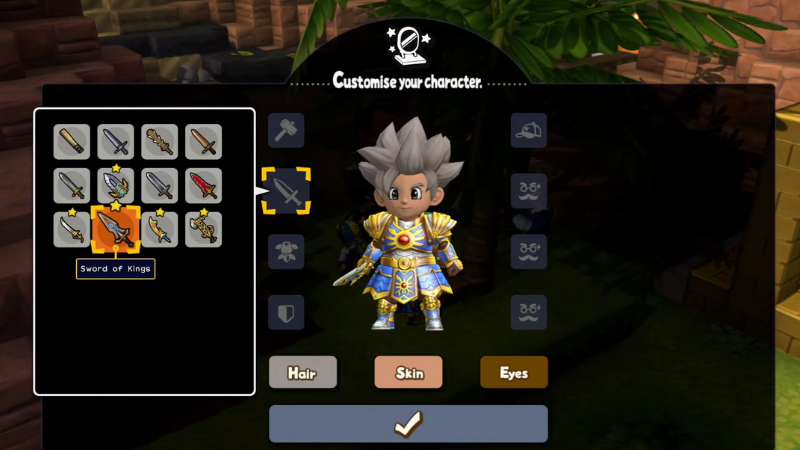This screenshot has width=800, height=450.
Task: Select the spiked bone club weapon
Action: pos(160,142)
